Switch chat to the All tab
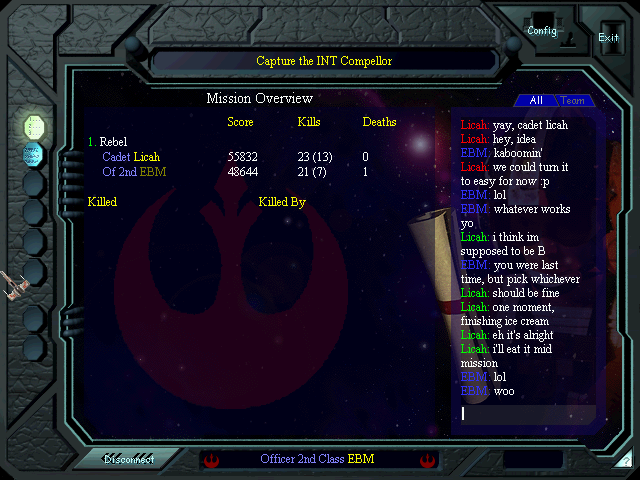Image resolution: width=640 pixels, height=480 pixels. 535,101
